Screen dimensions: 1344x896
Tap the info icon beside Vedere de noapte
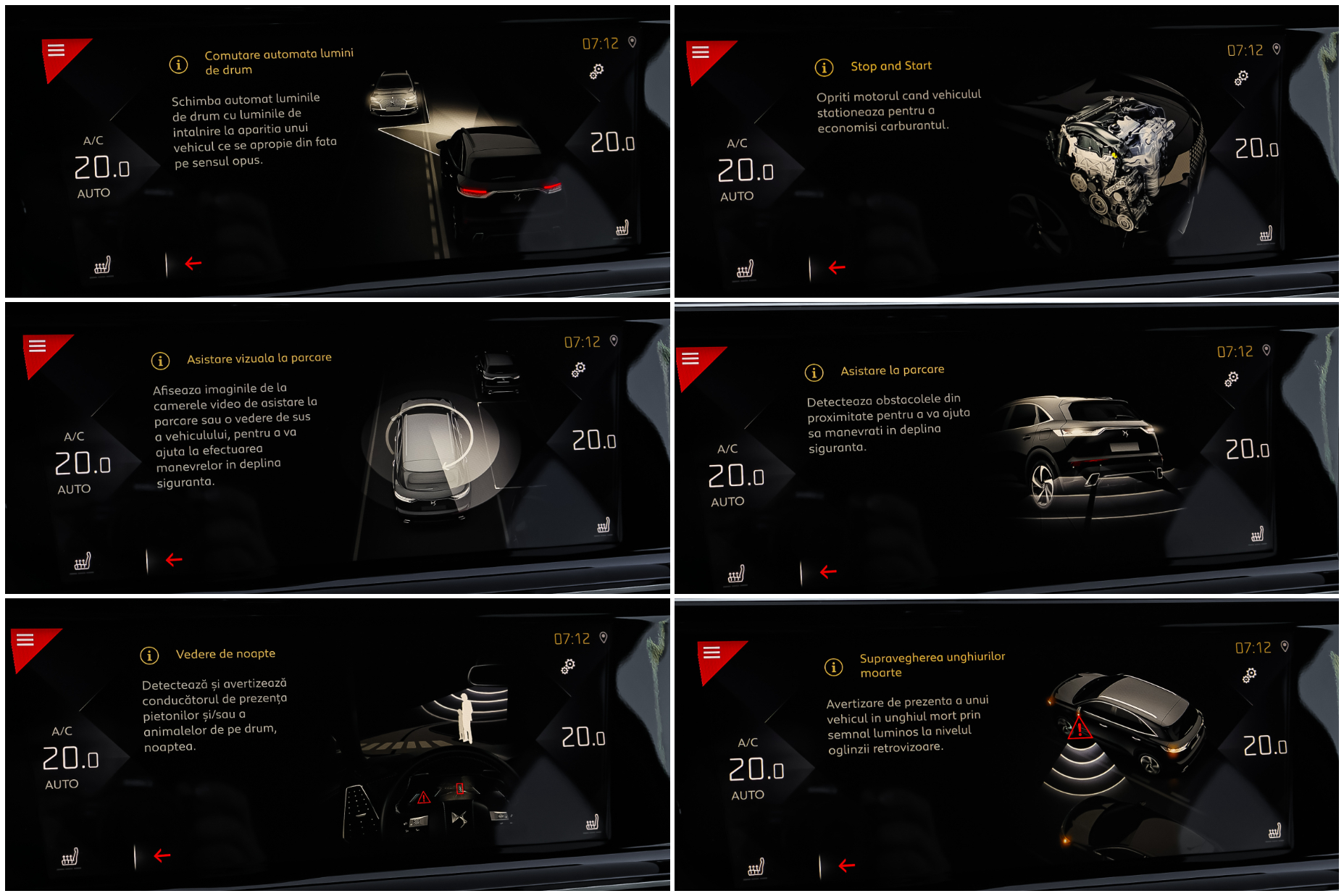(149, 656)
